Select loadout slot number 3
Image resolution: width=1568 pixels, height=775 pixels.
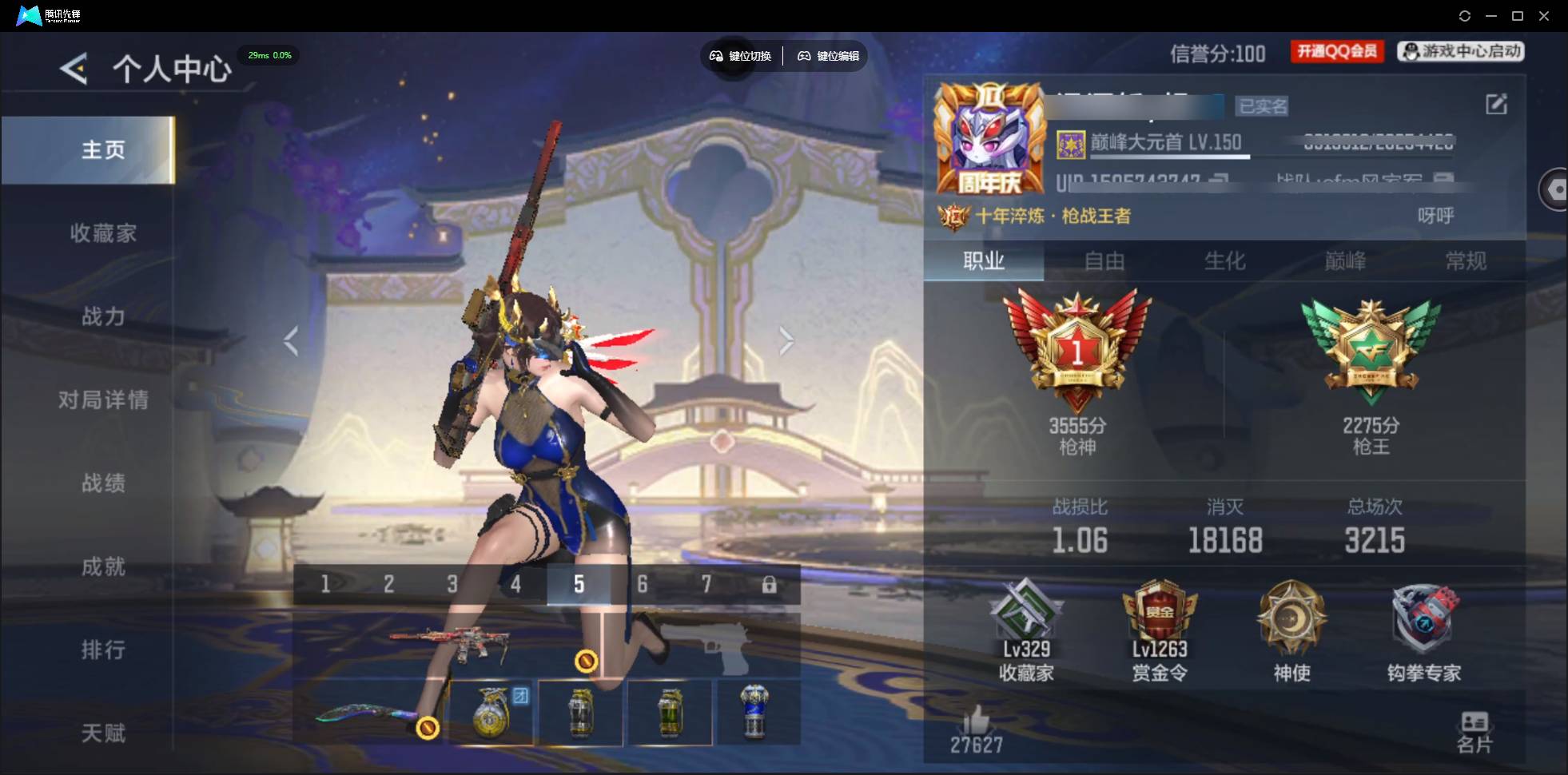[x=452, y=584]
